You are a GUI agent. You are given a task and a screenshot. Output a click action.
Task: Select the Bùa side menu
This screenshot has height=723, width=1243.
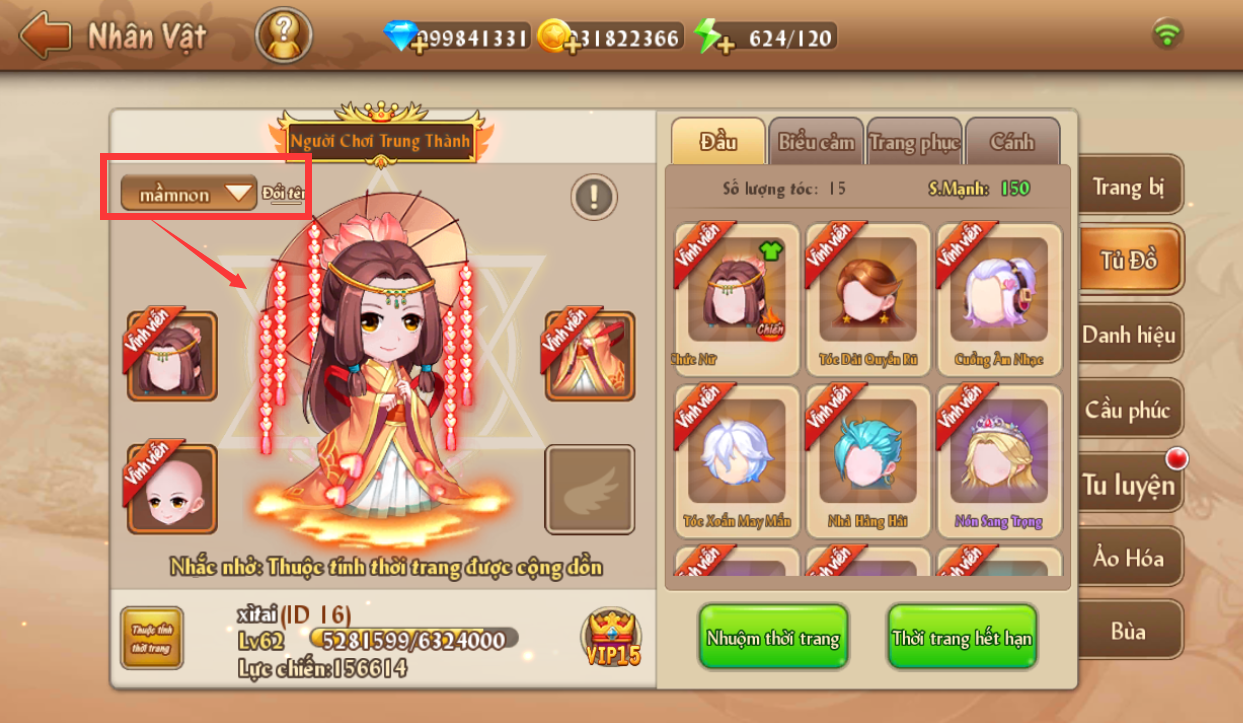(x=1128, y=632)
